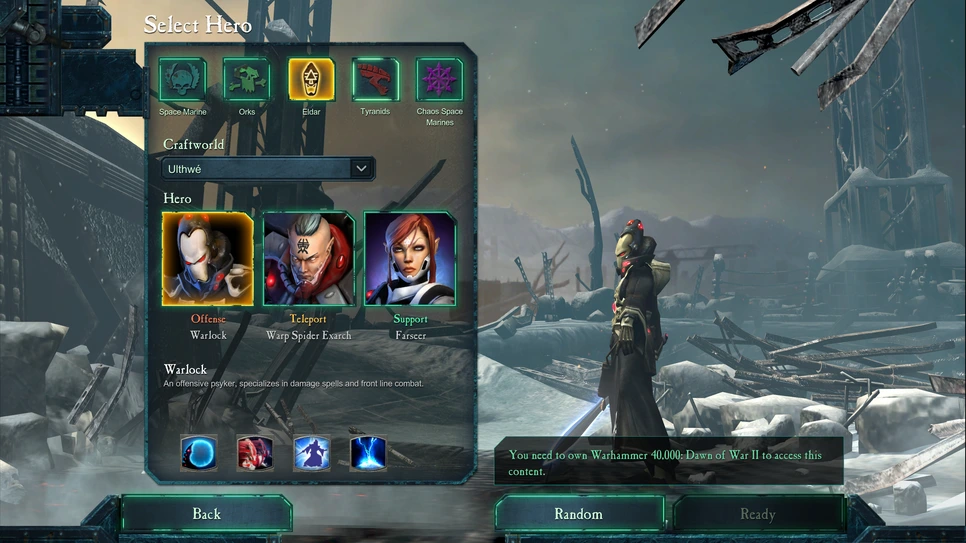View the robed caster ability icon

pos(312,452)
